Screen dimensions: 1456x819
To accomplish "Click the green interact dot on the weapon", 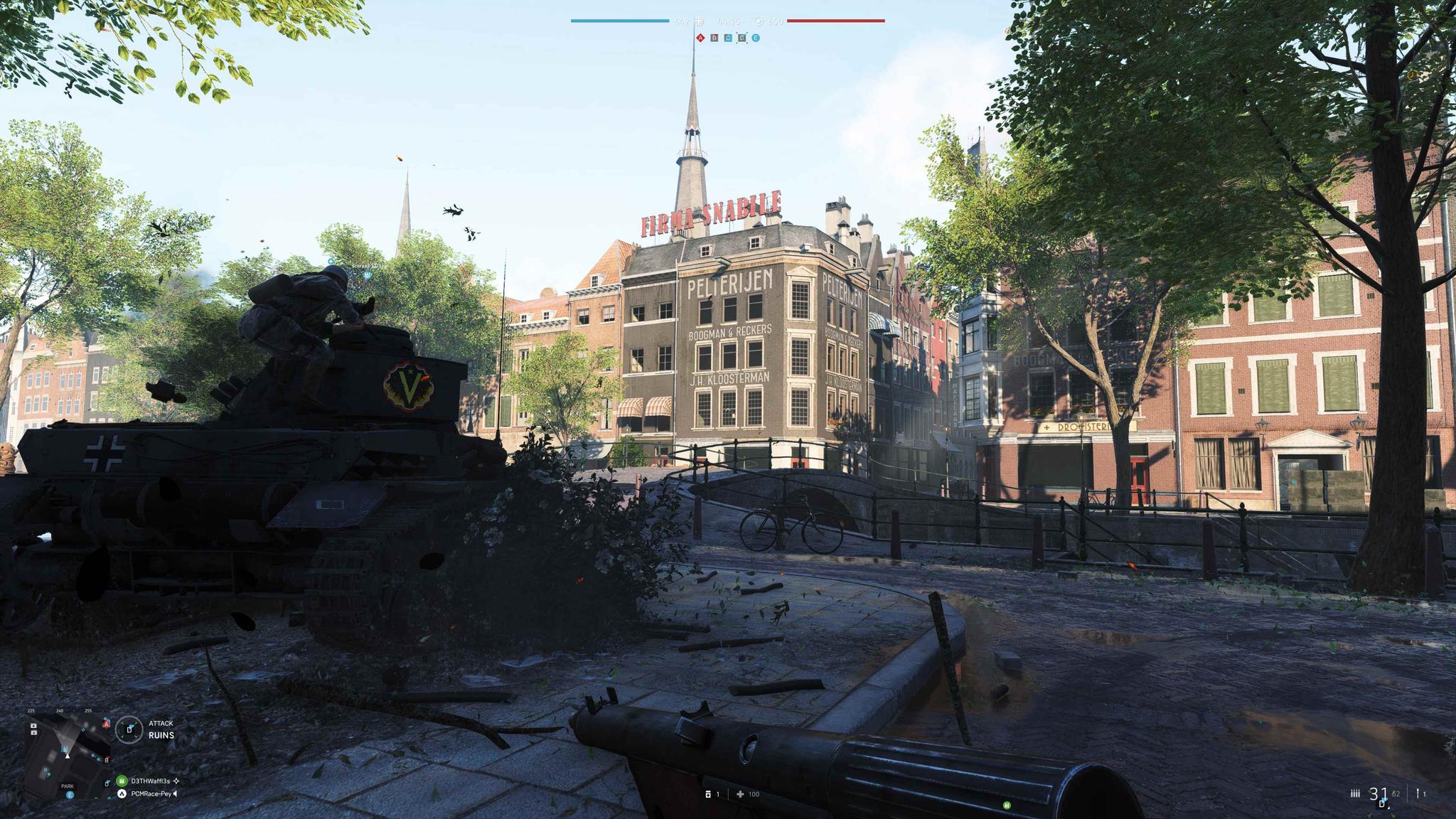I will (1007, 805).
